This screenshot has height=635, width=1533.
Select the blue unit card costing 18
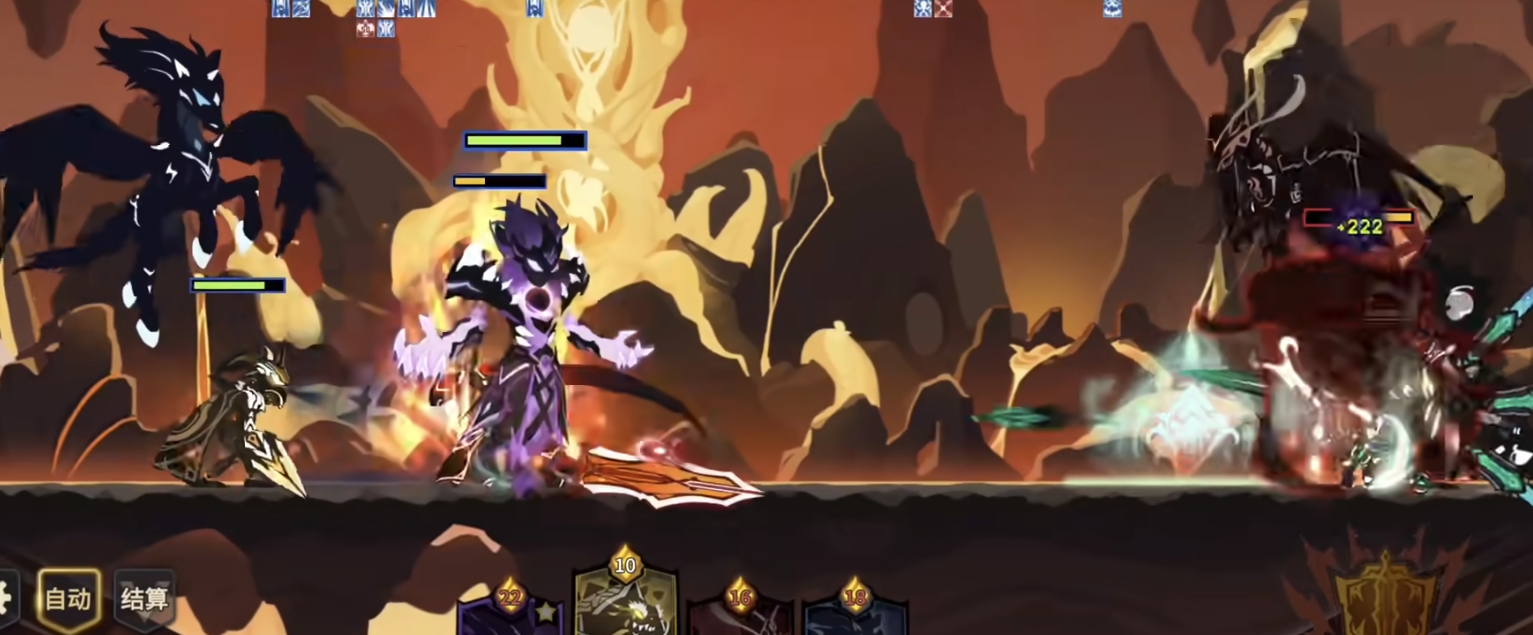(855, 617)
